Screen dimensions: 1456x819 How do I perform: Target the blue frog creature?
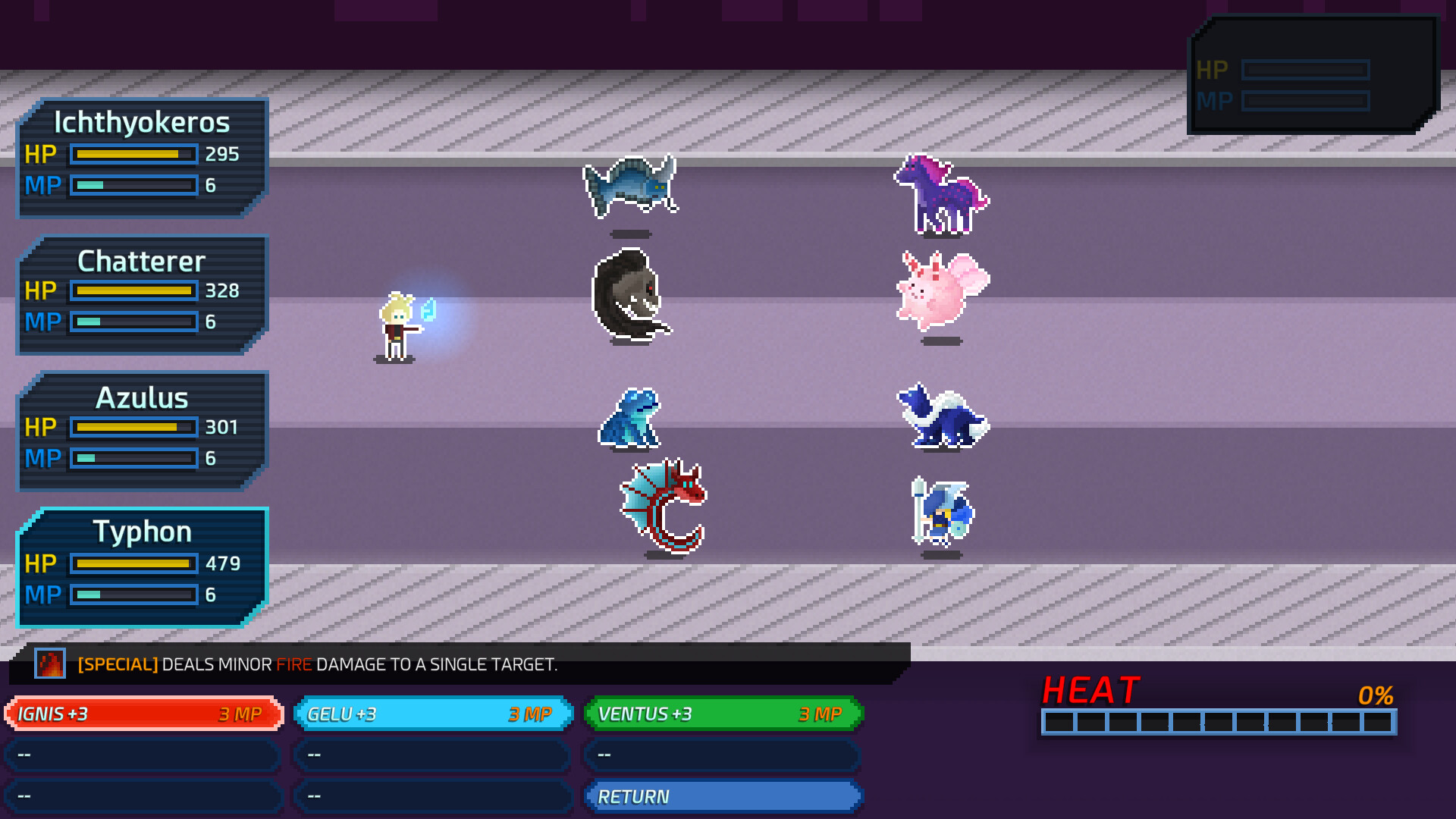click(626, 419)
